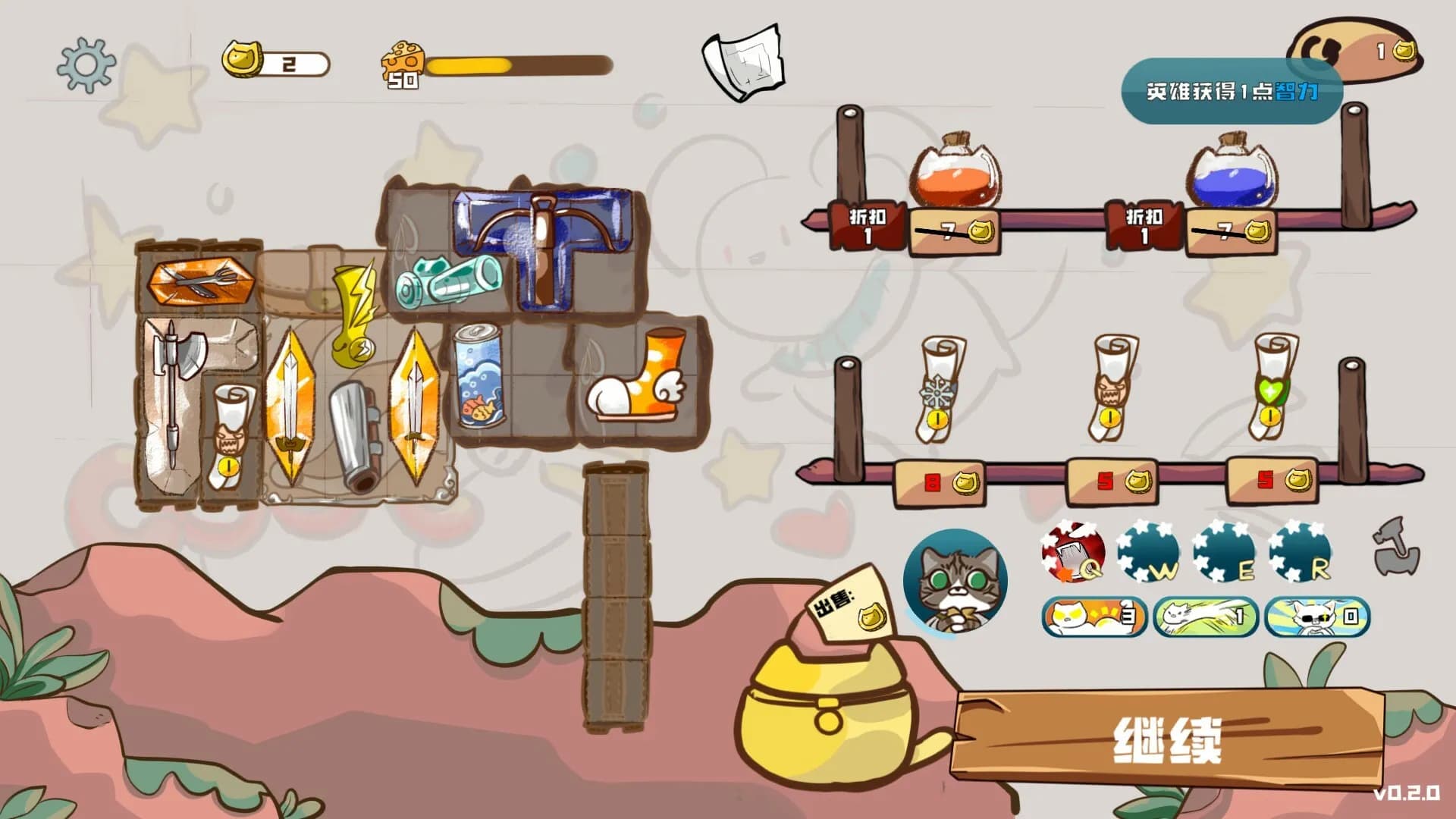Open the folded paper map
1456x819 pixels.
tap(743, 62)
